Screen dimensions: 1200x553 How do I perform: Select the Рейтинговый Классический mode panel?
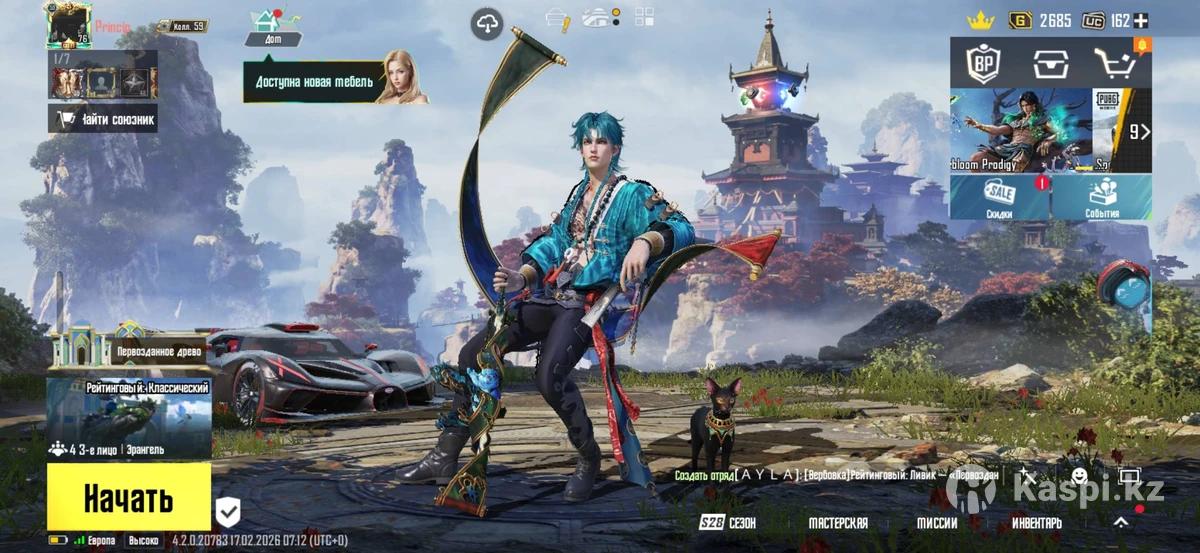[128, 410]
